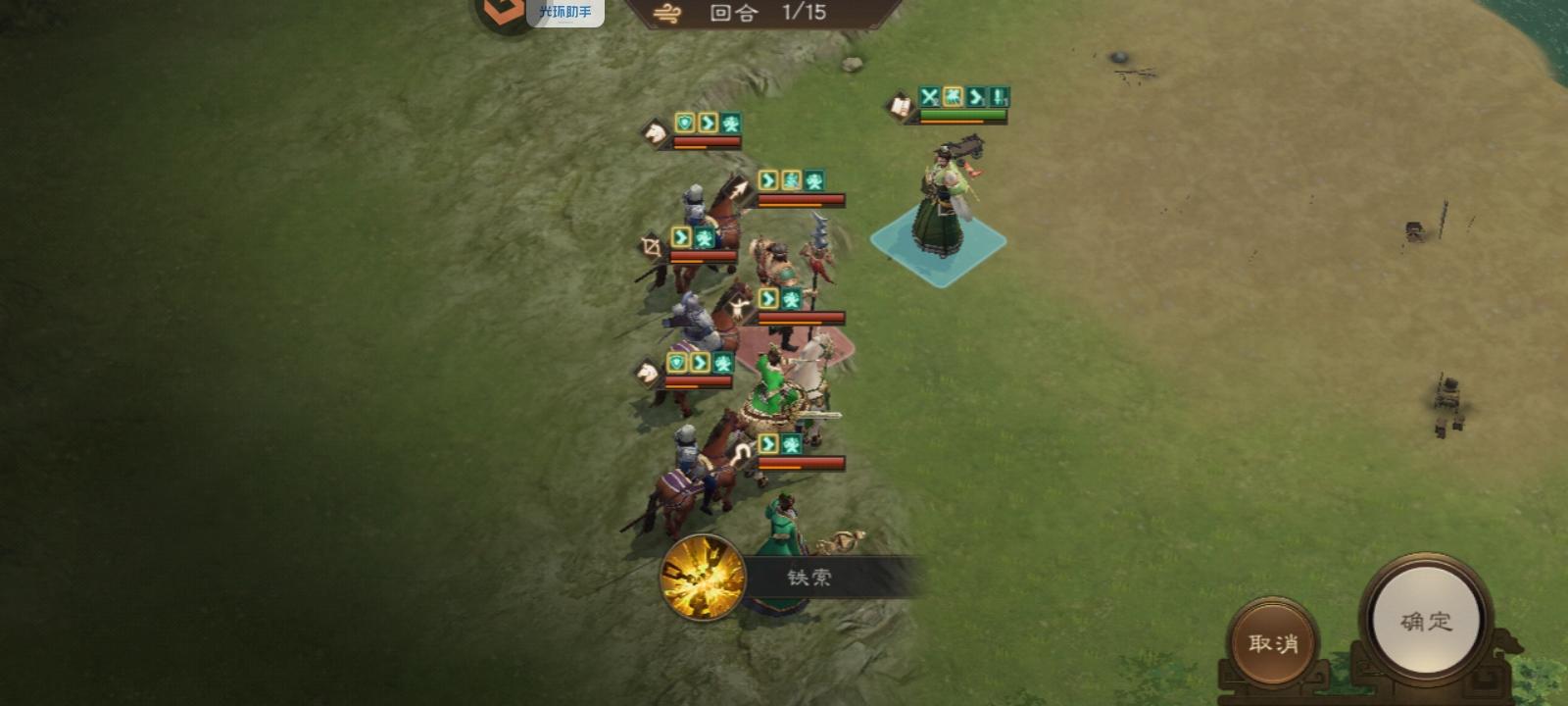This screenshot has height=706, width=1568.
Task: Click the crossed-swords X2 status icon above the lone unit
Action: coord(927,97)
